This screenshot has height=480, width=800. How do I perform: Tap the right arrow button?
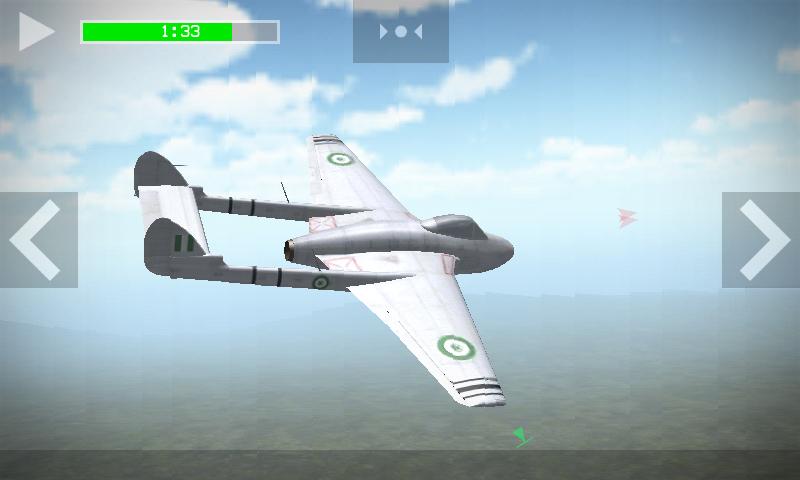coord(762,240)
